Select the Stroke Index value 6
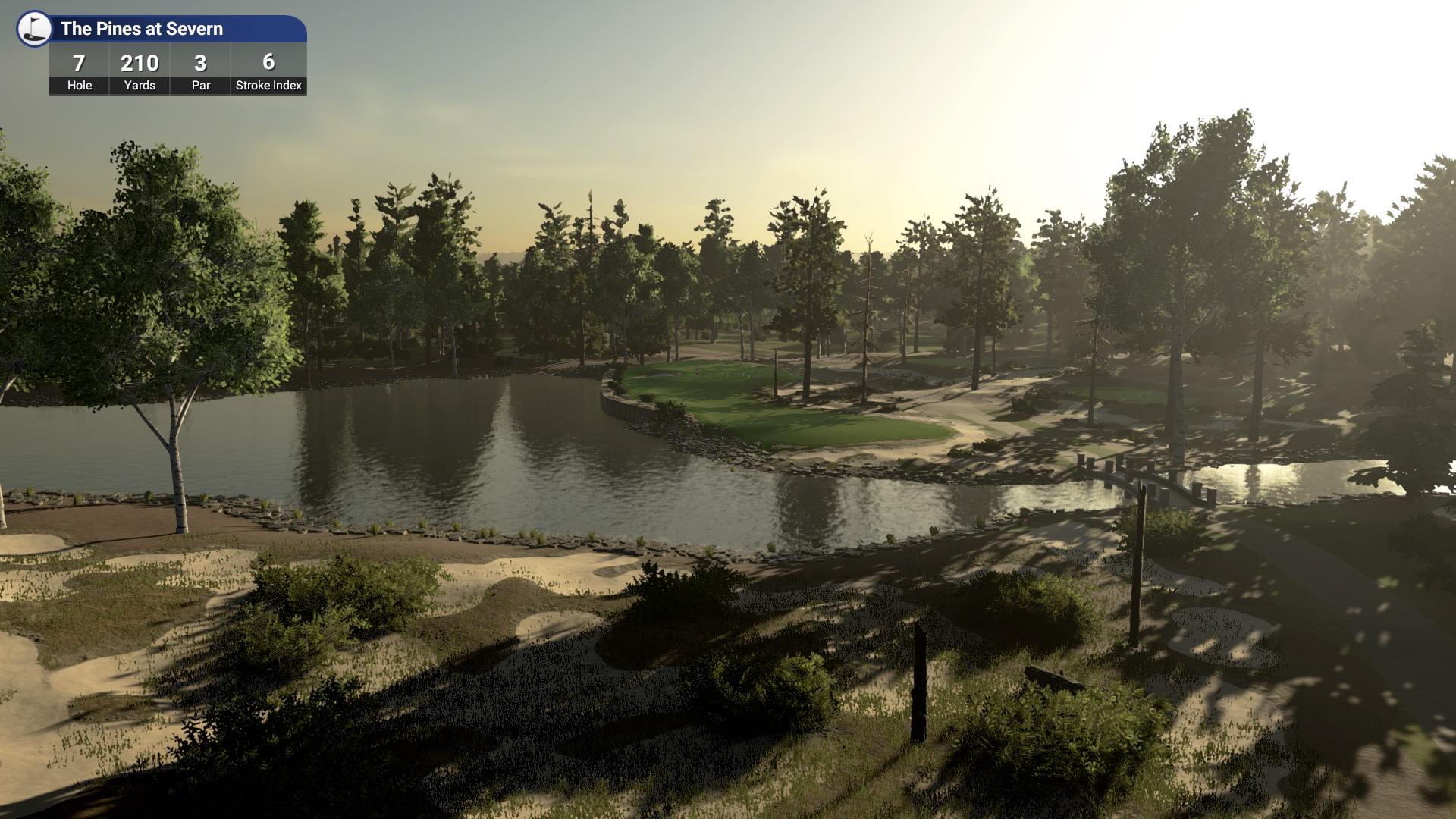This screenshot has width=1456, height=819. click(267, 63)
